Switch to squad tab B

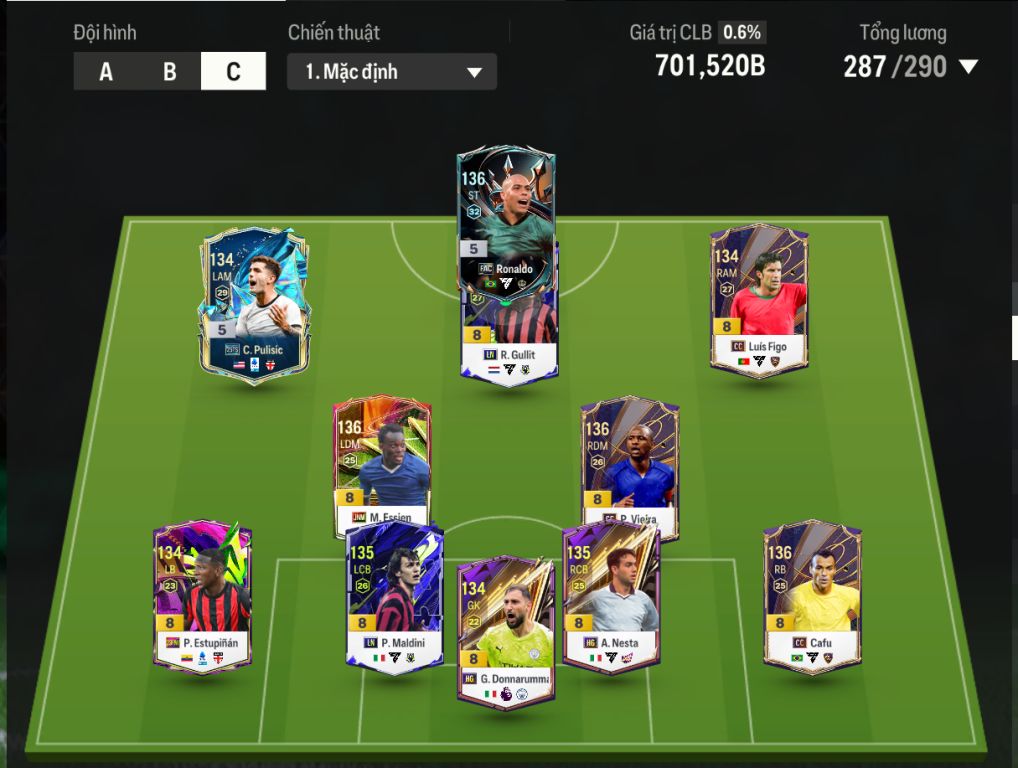tap(170, 72)
